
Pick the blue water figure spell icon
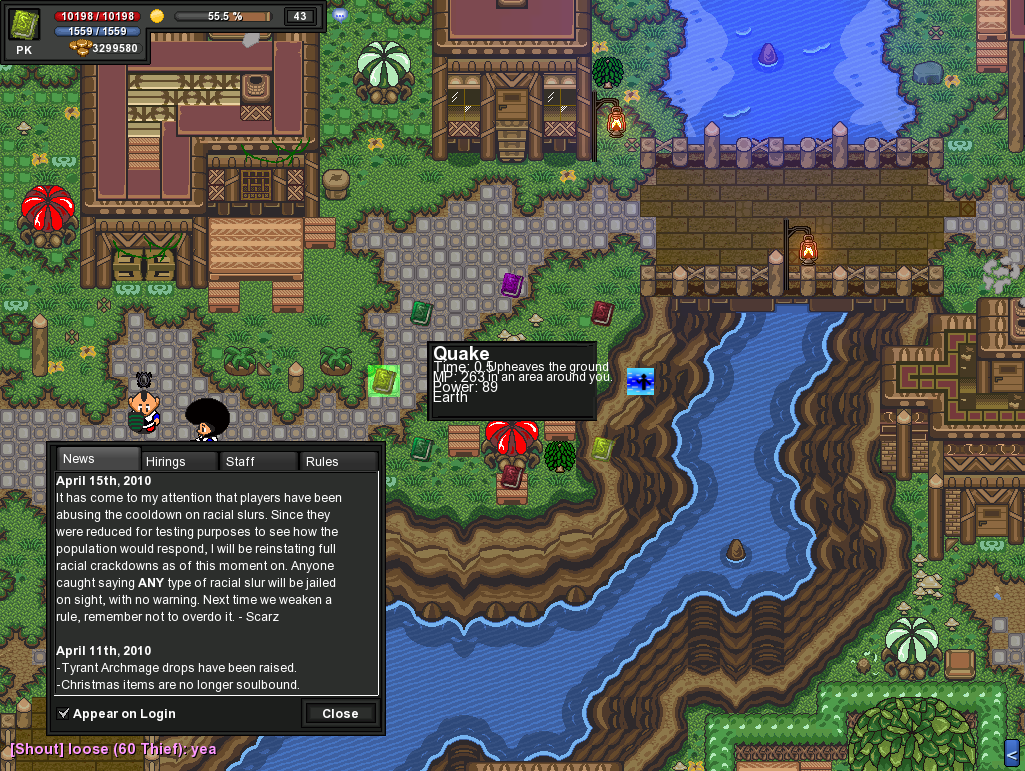[x=640, y=381]
